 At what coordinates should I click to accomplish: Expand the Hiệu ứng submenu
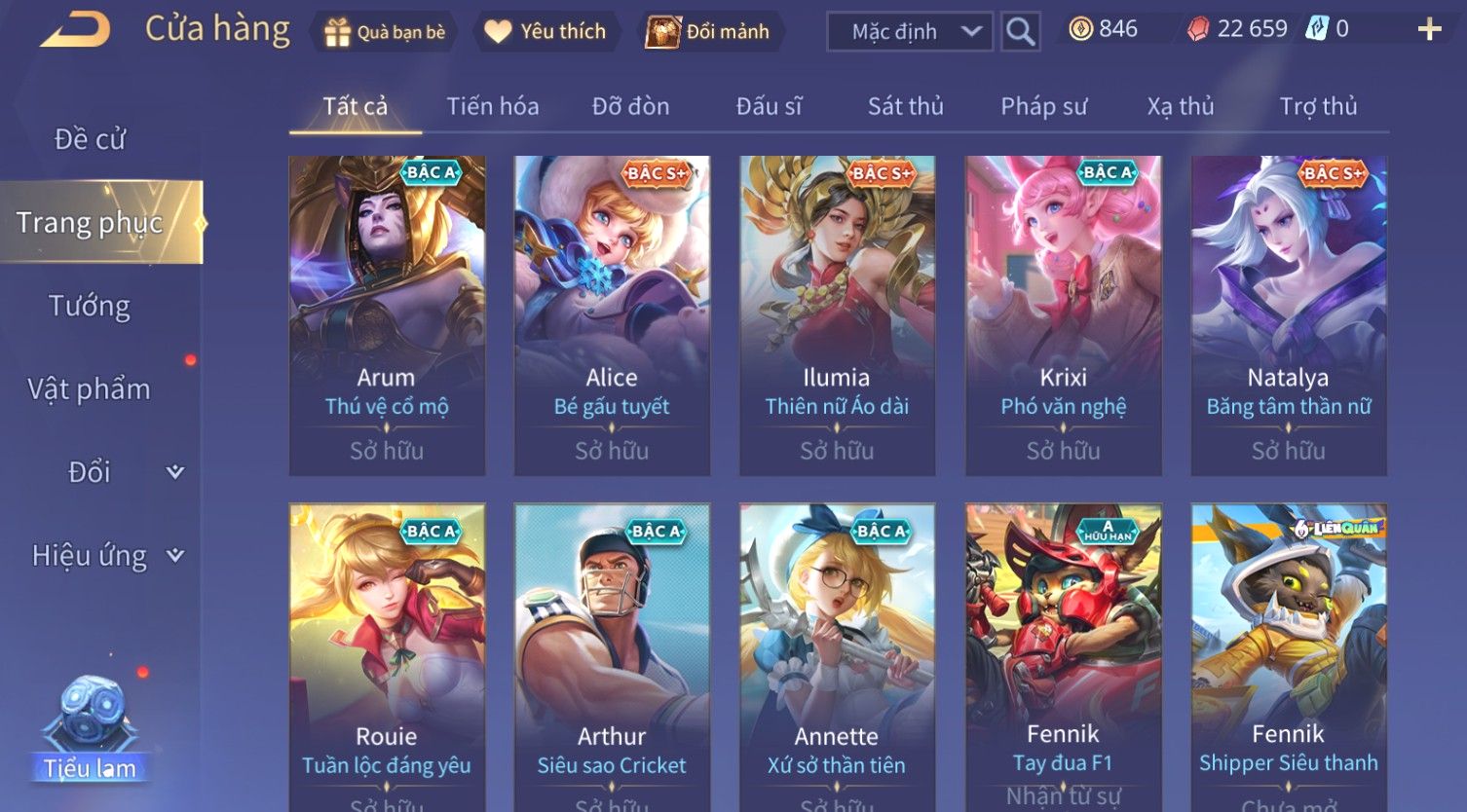coord(107,556)
